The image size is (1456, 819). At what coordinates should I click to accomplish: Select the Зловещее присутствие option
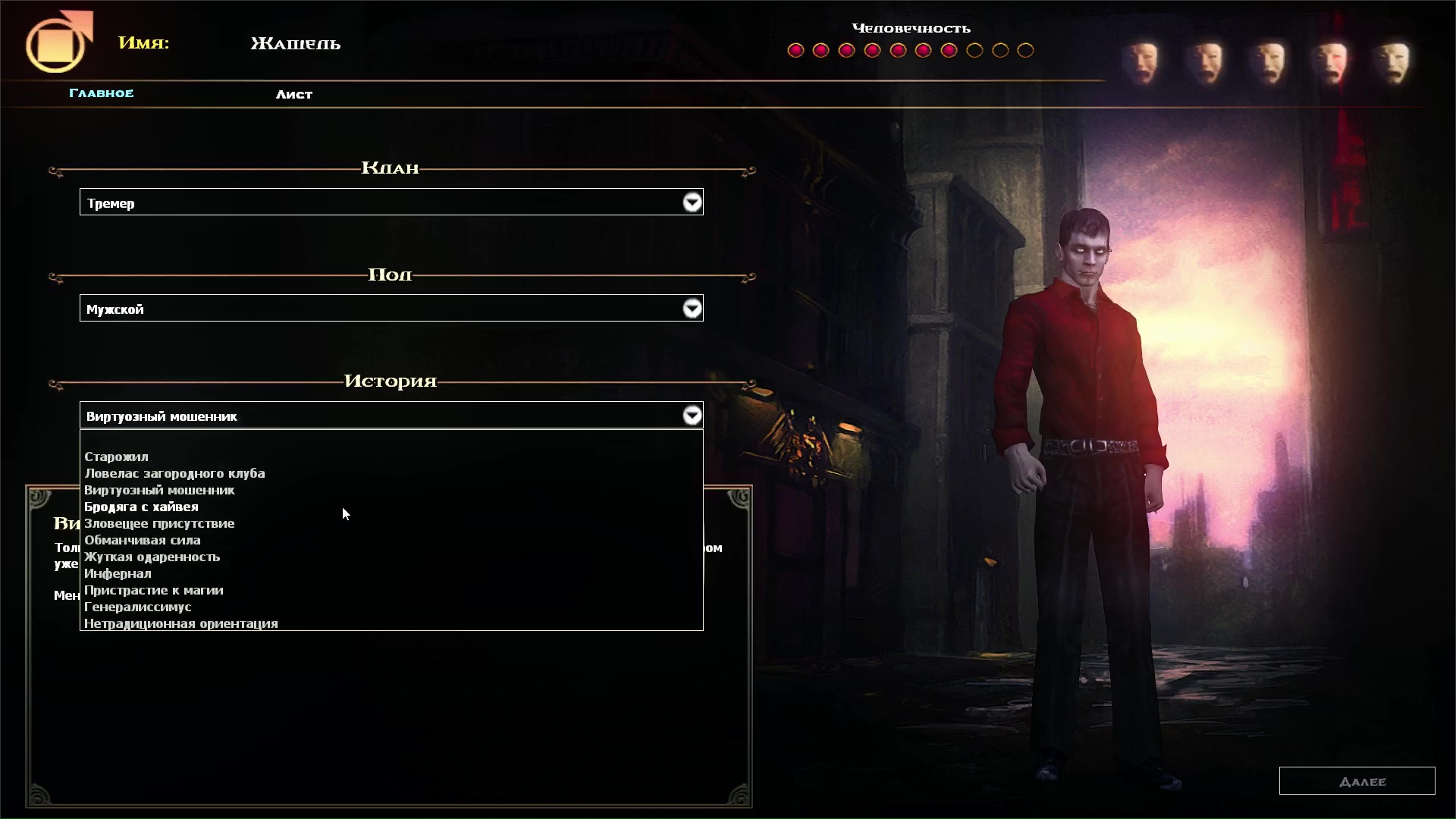(x=159, y=523)
